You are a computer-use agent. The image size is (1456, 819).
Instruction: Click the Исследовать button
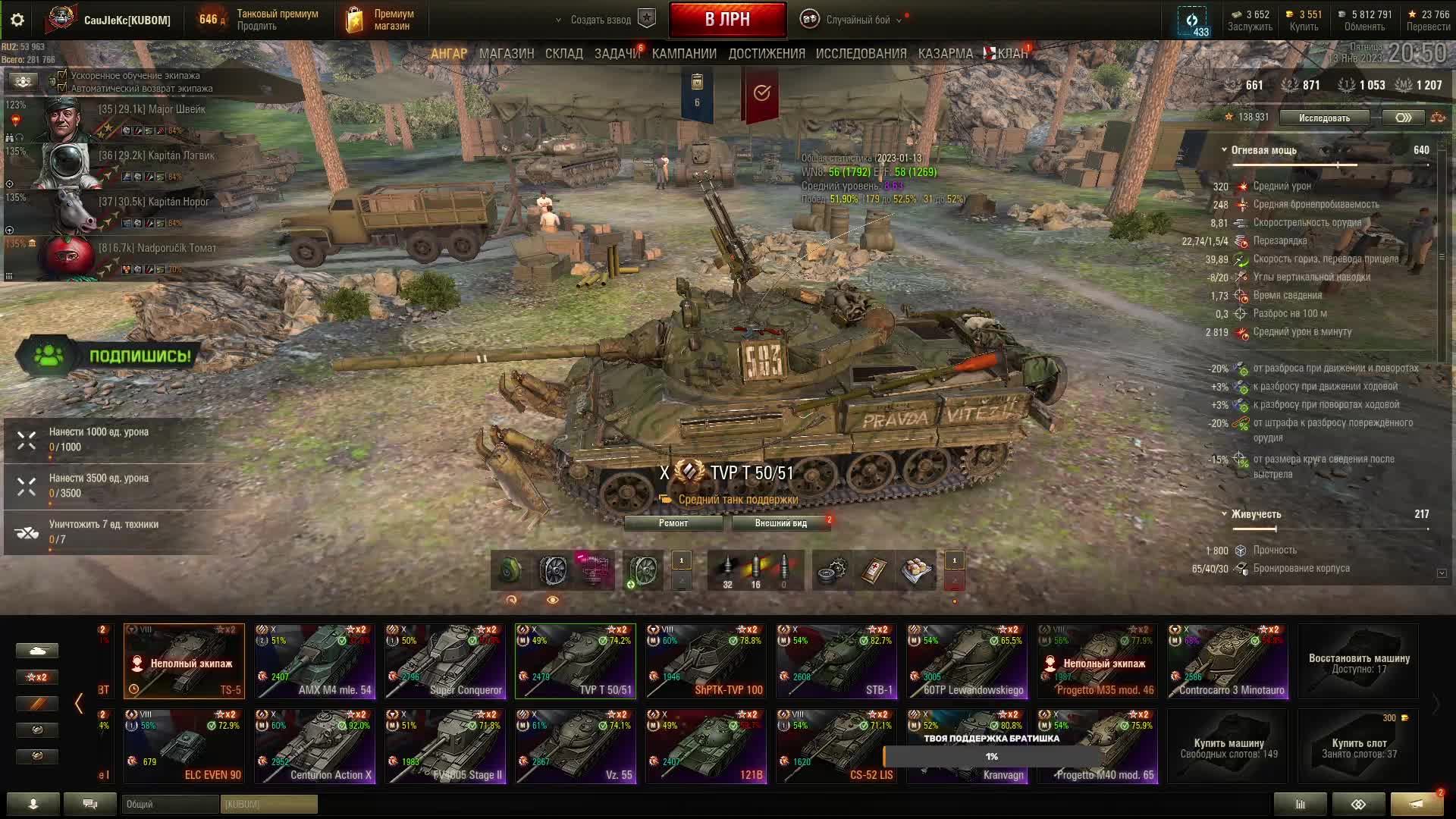[1324, 118]
